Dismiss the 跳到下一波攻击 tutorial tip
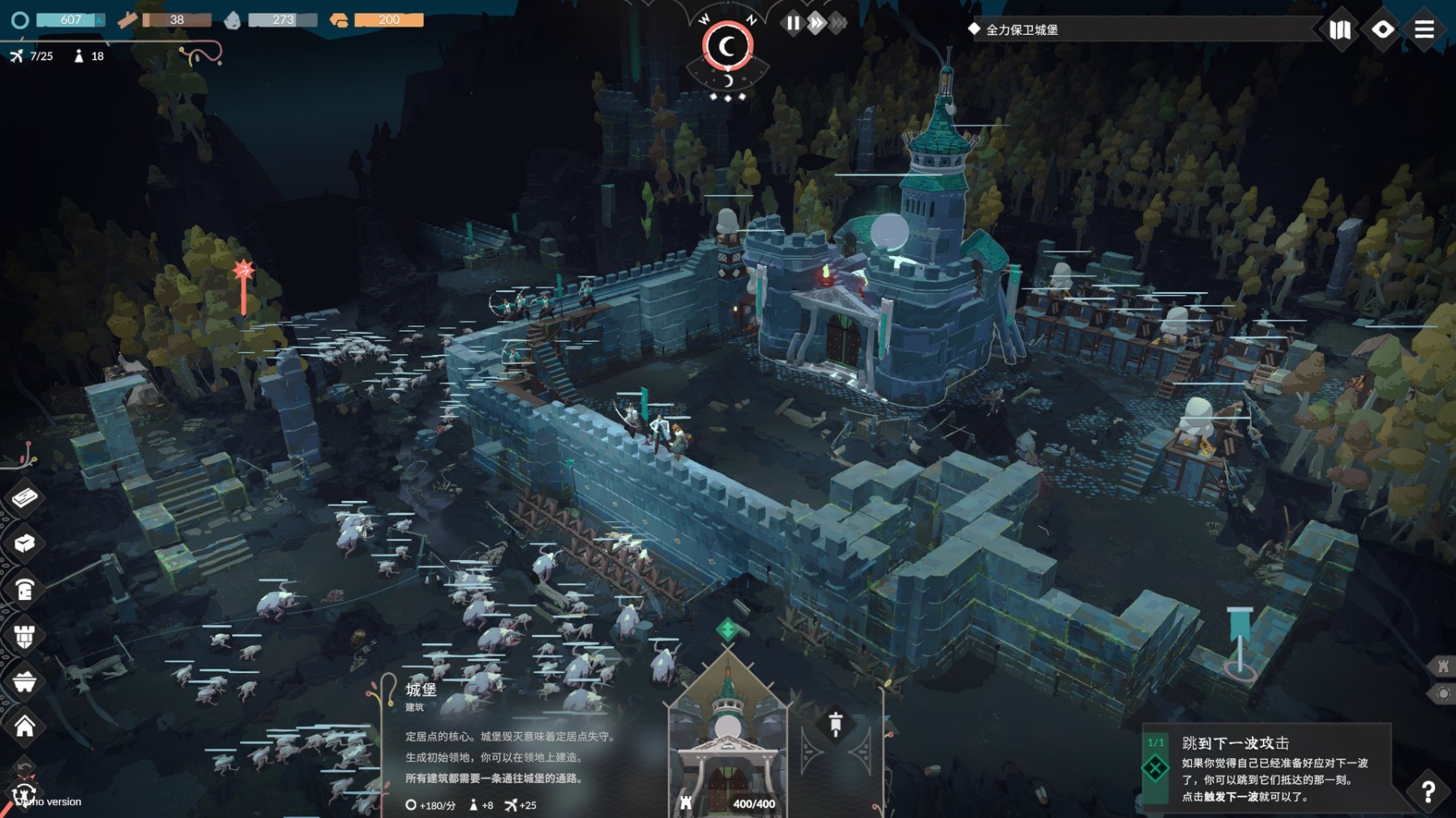This screenshot has width=1456, height=818. coord(1155,768)
